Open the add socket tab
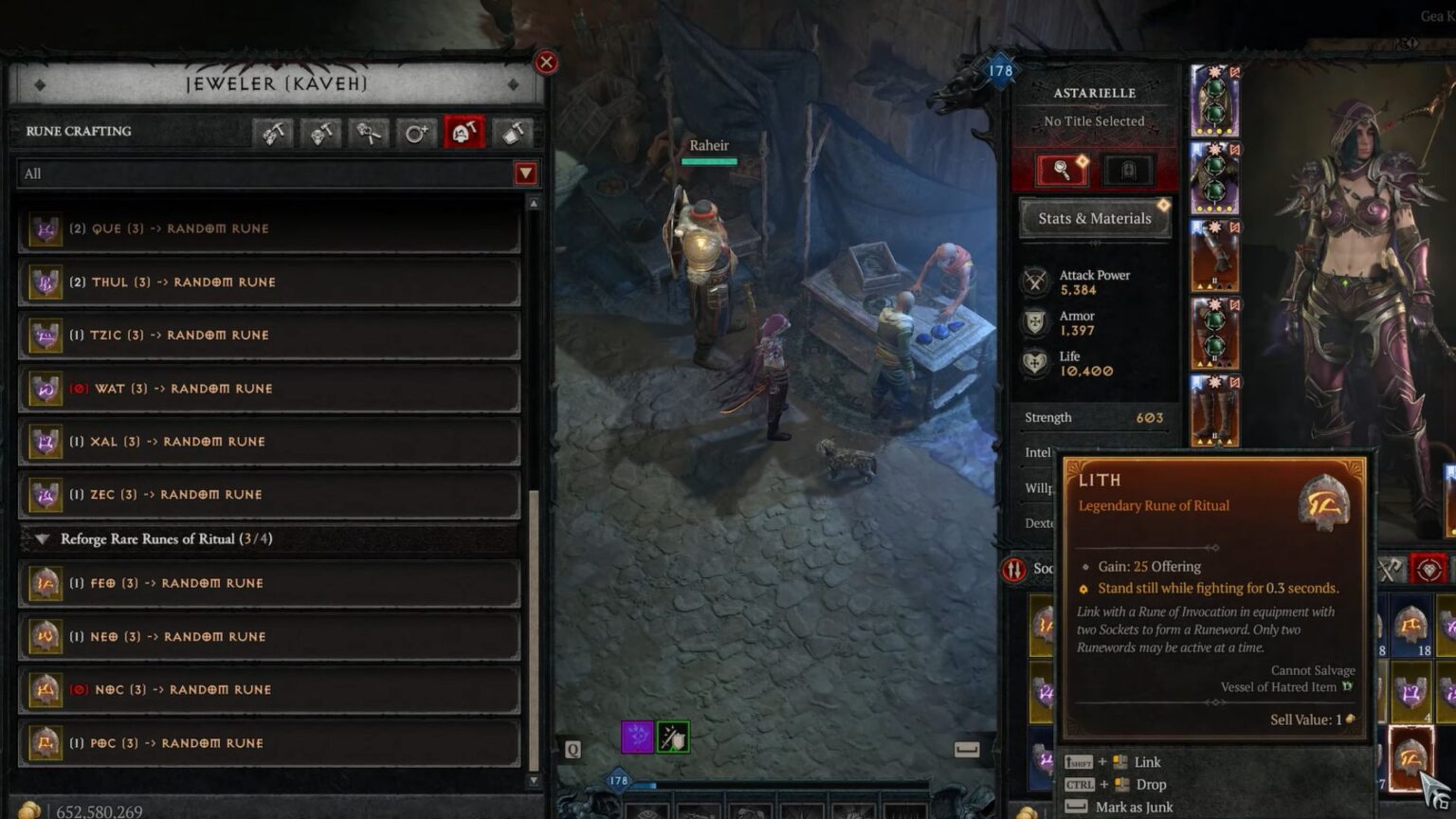 (415, 133)
